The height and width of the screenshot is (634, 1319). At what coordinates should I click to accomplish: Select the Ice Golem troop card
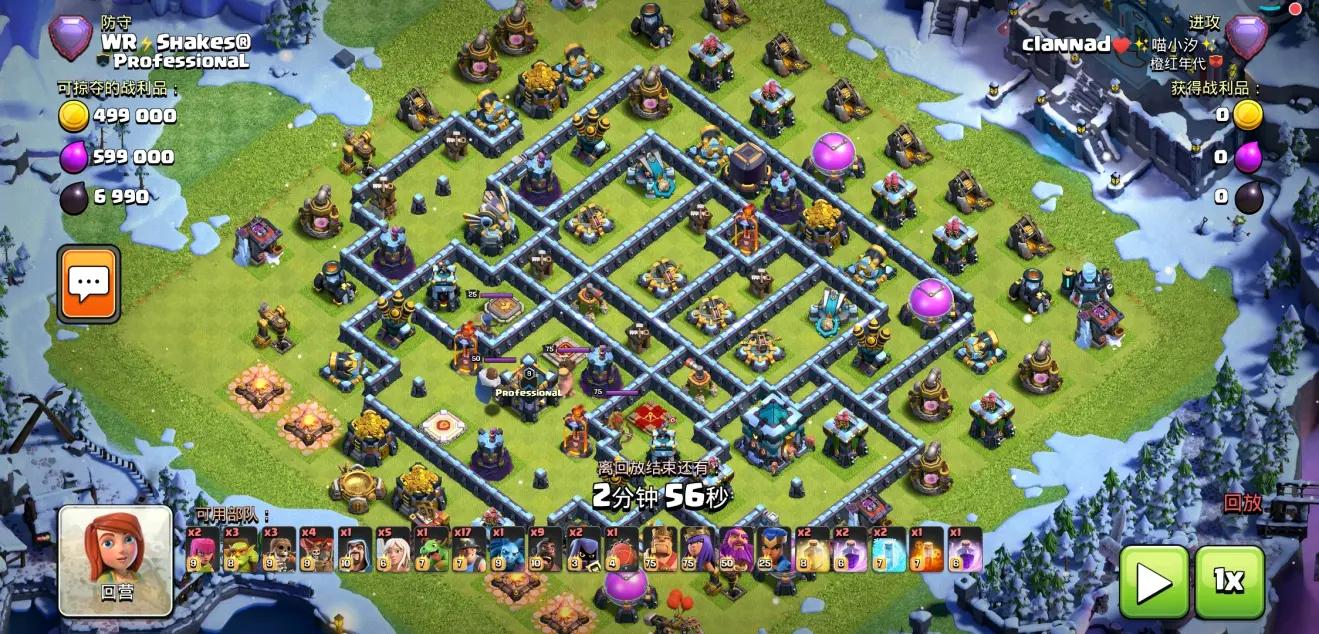(x=506, y=550)
